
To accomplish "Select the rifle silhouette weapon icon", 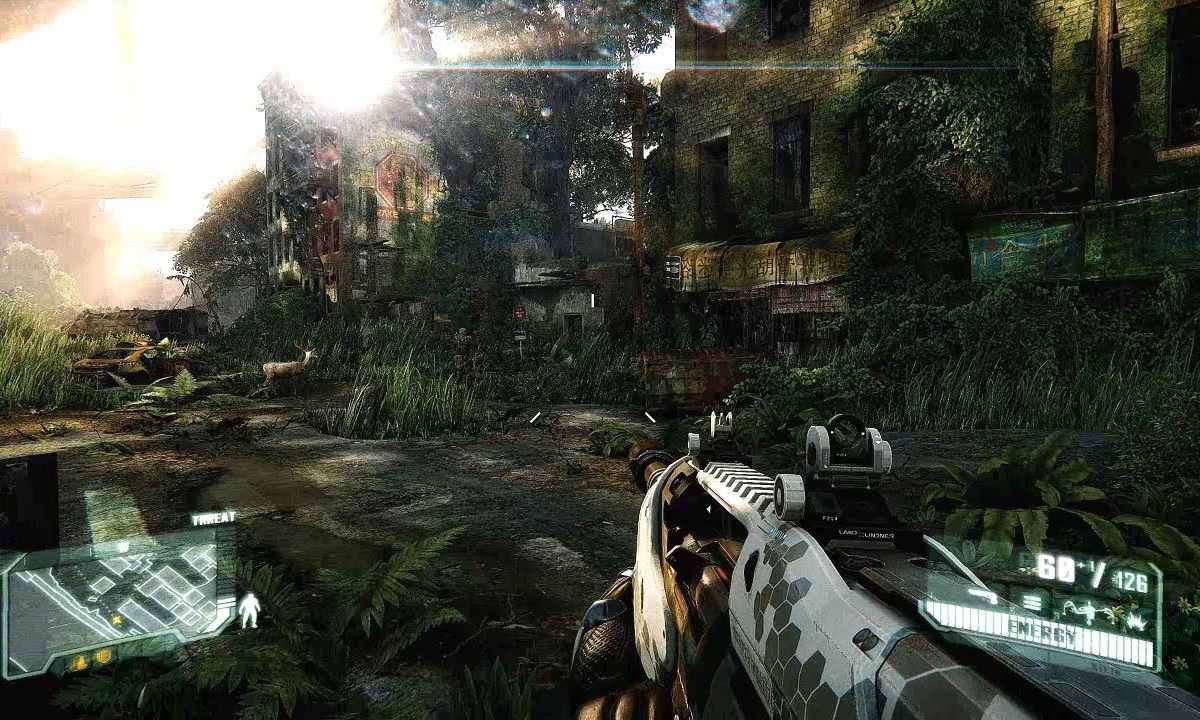I will (984, 596).
